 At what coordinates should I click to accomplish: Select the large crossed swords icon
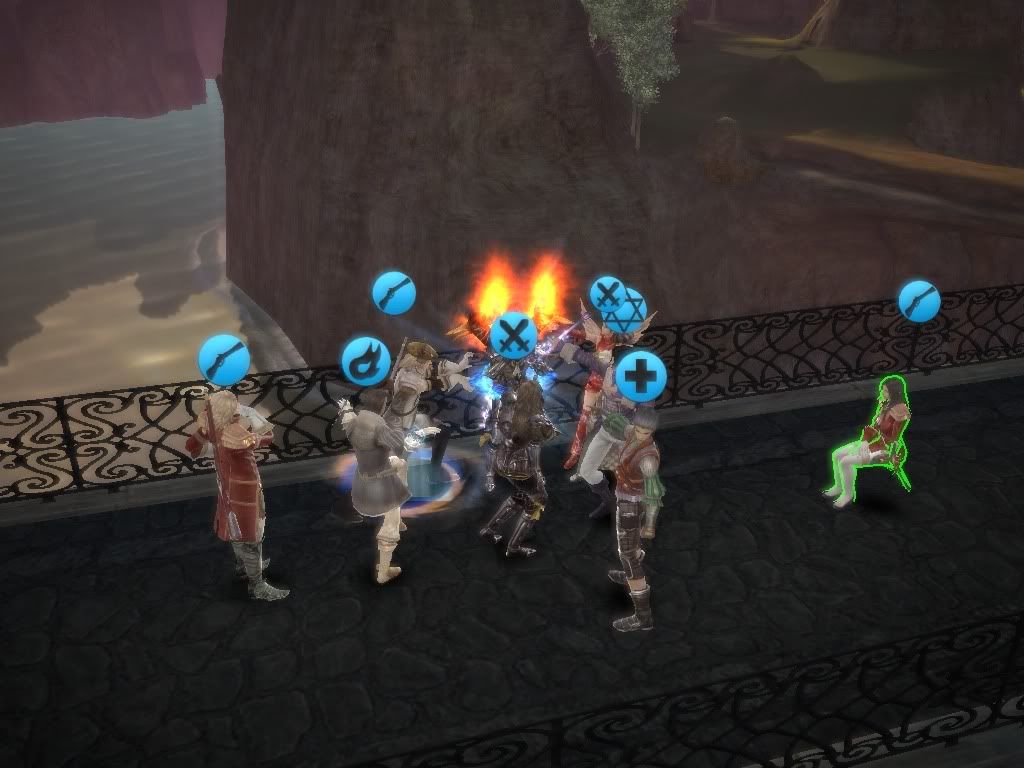coord(514,336)
